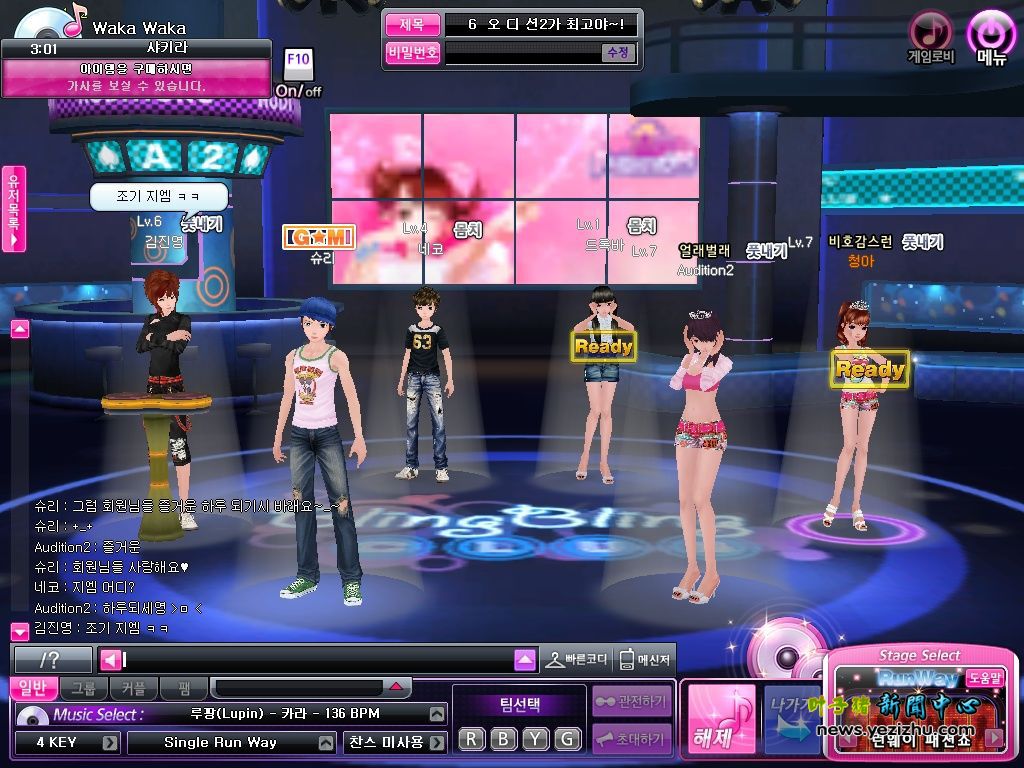Select the R team button
The height and width of the screenshot is (768, 1024).
coord(472,739)
